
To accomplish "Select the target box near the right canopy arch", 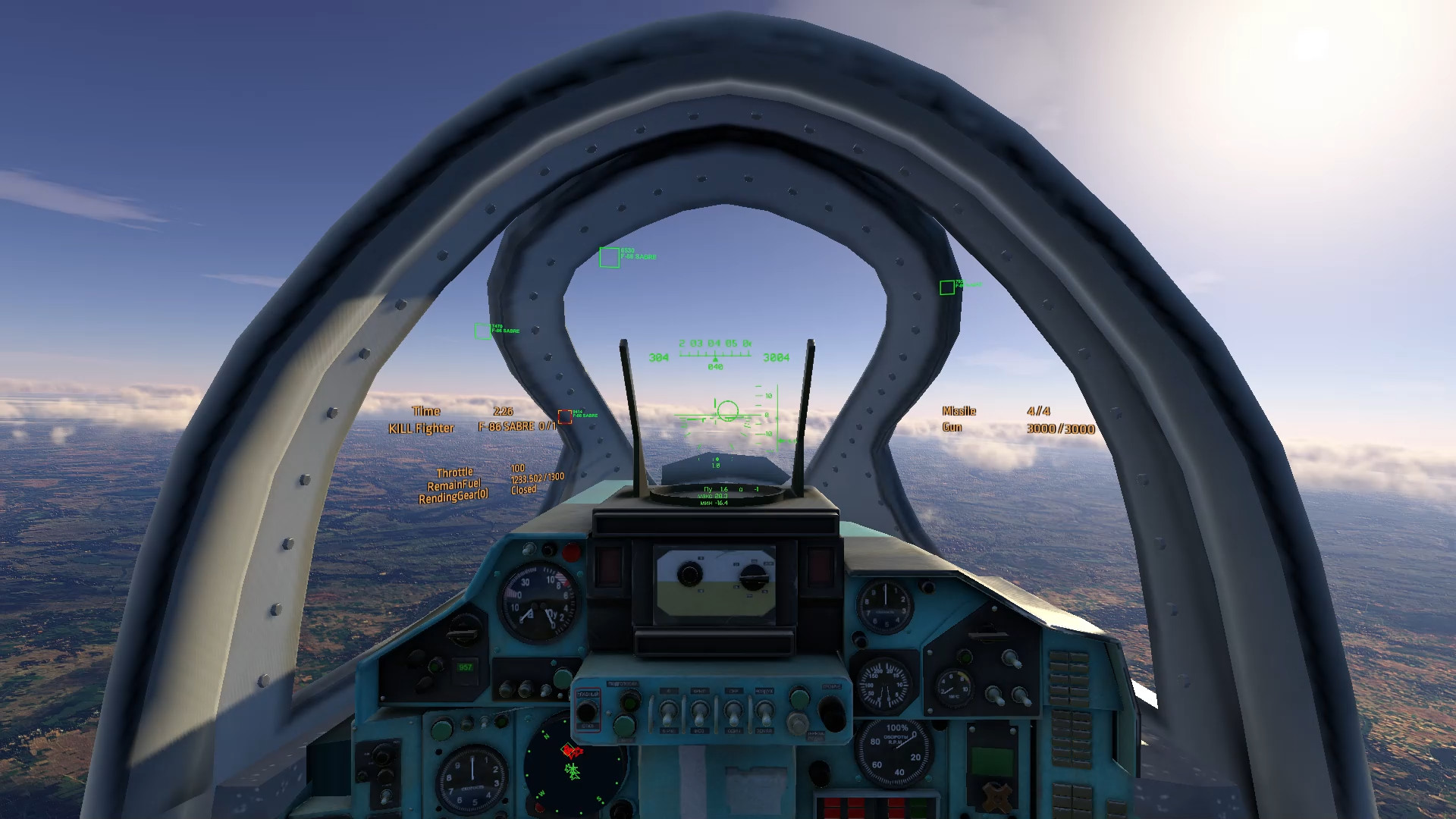I will pyautogui.click(x=946, y=288).
